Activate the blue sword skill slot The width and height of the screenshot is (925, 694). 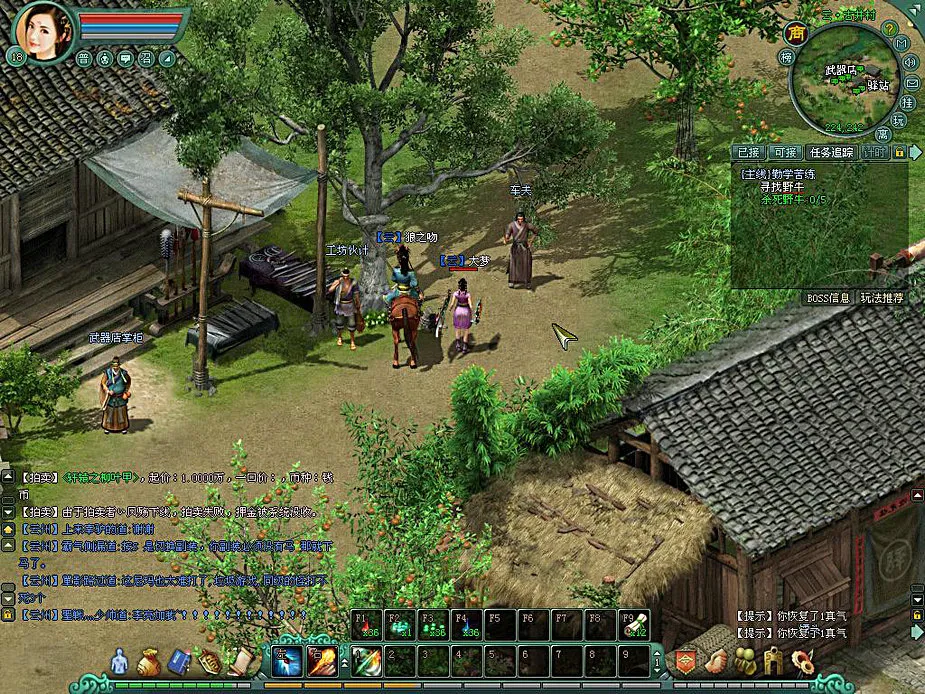pos(287,661)
